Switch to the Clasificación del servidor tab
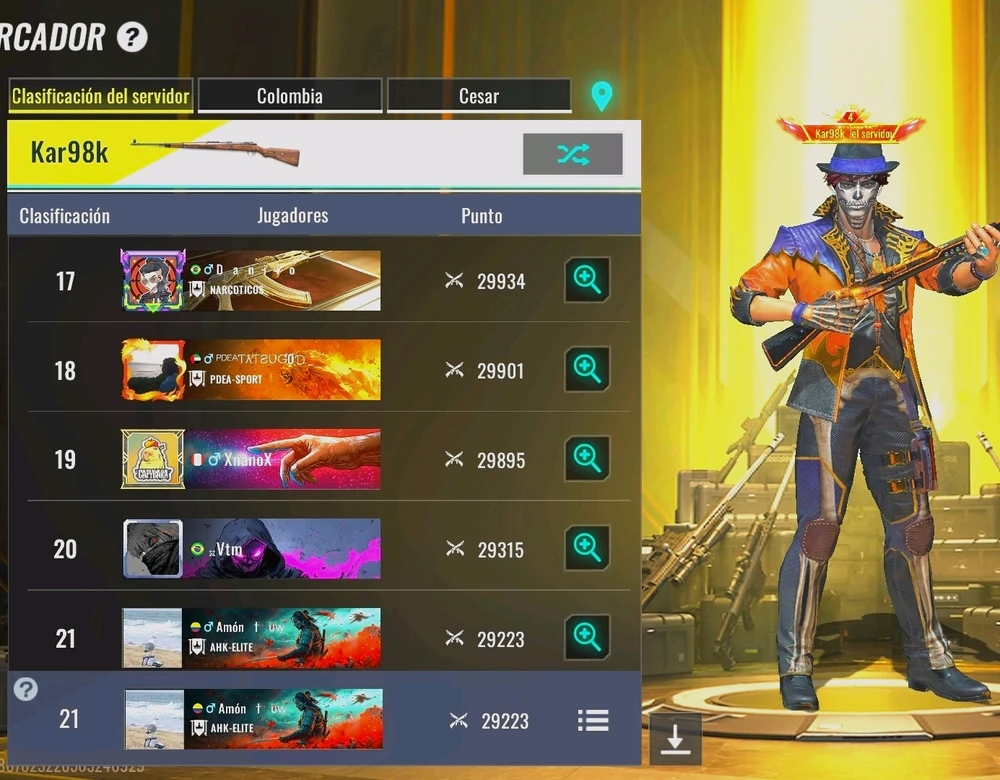Screen dimensions: 1000x780 100,97
